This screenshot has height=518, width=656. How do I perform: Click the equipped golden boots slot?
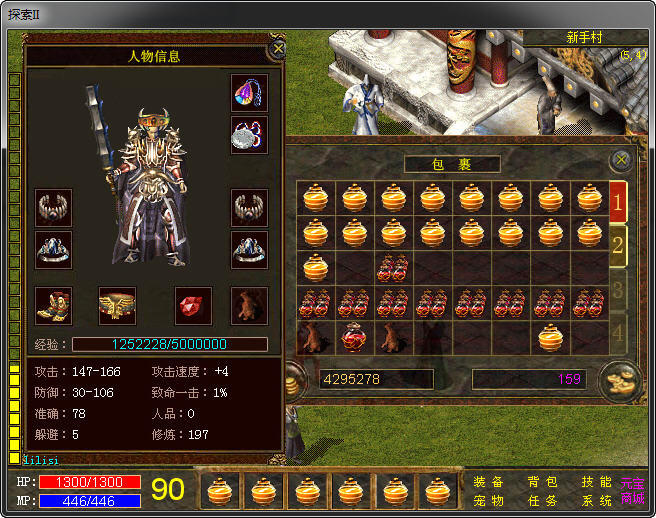tap(53, 305)
